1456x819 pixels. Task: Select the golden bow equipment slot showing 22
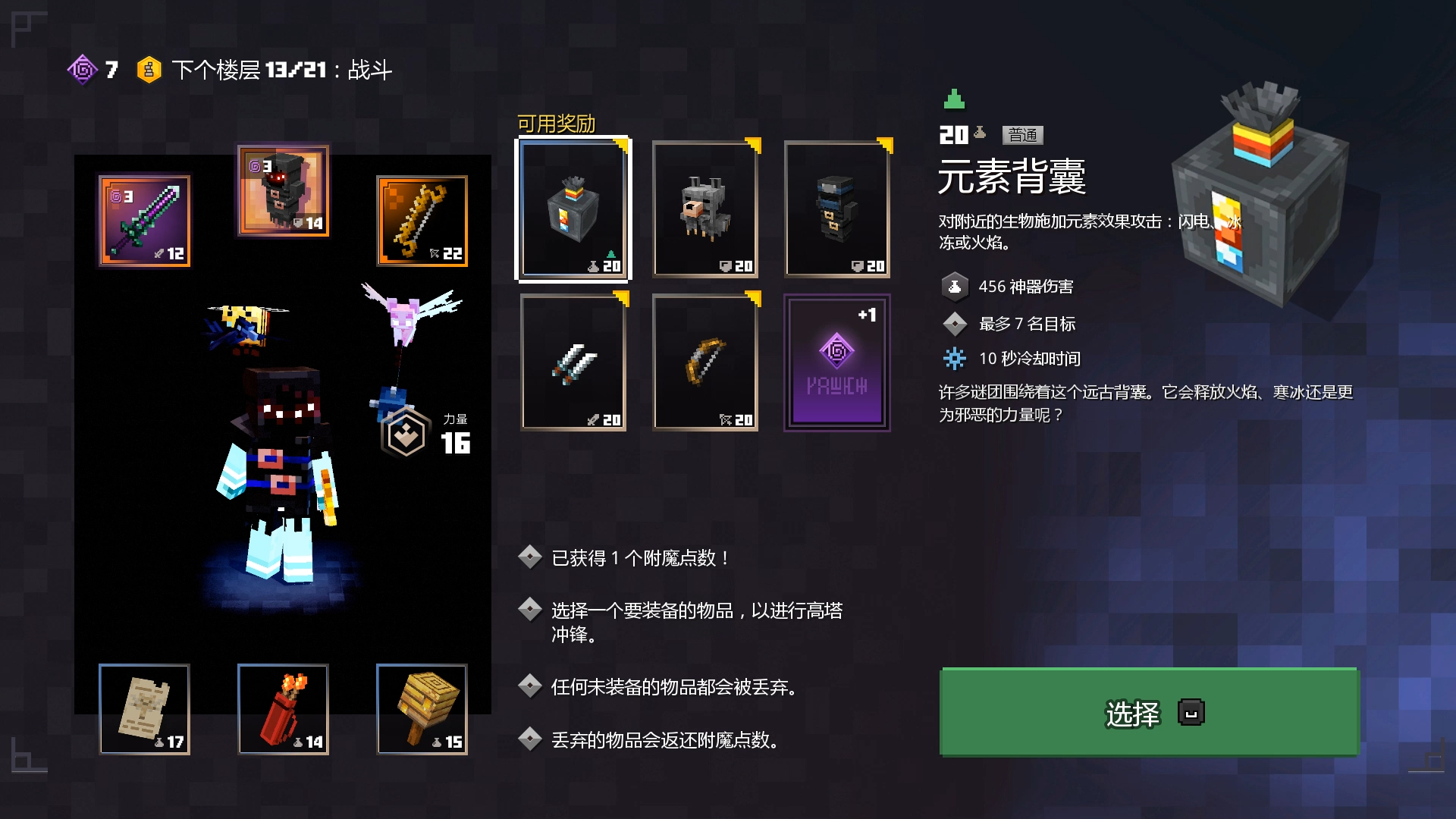pyautogui.click(x=422, y=221)
